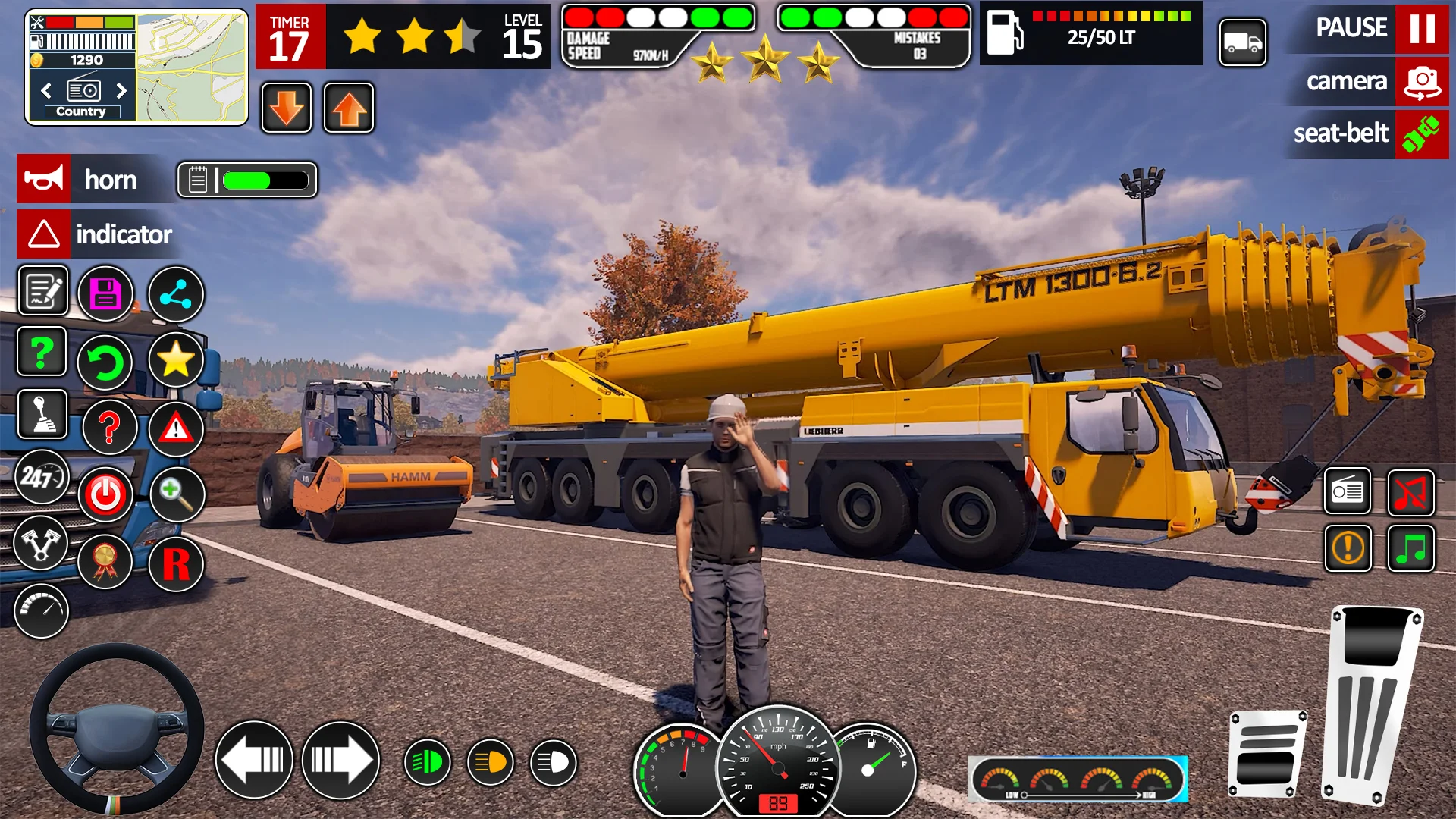
Task: Pause the game
Action: point(1421,29)
